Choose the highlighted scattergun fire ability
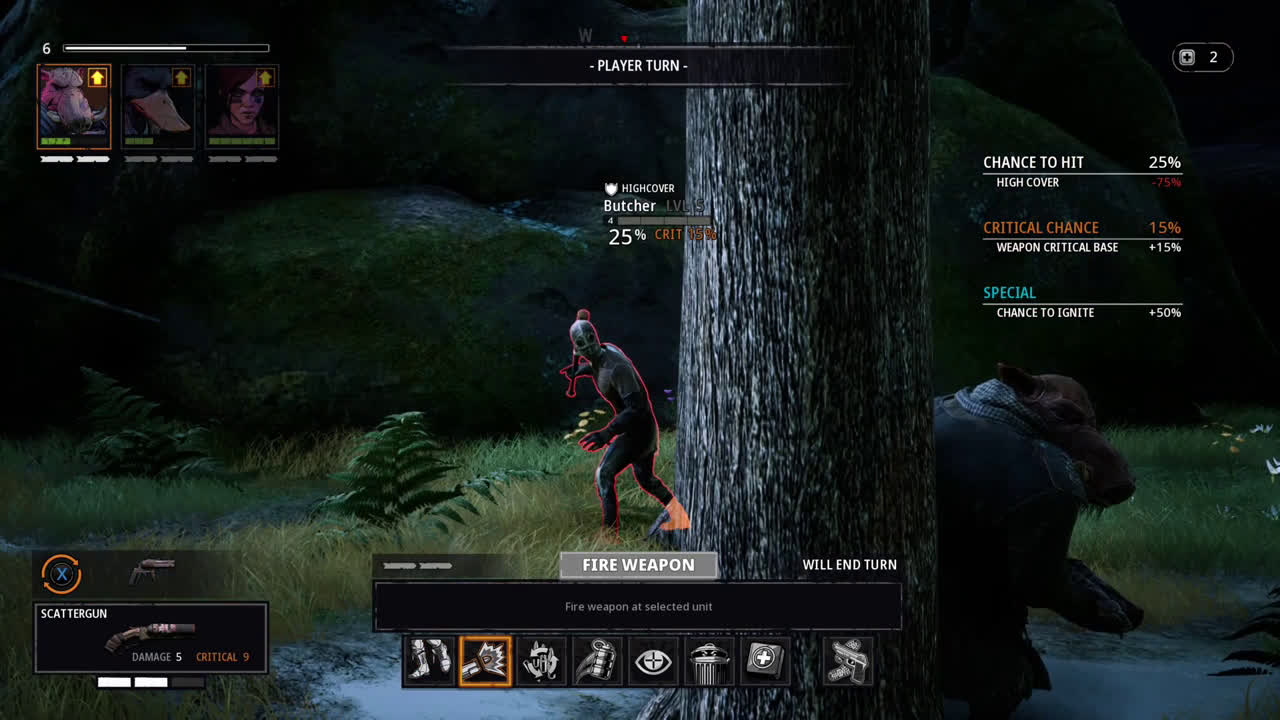Viewport: 1280px width, 720px height. 485,661
